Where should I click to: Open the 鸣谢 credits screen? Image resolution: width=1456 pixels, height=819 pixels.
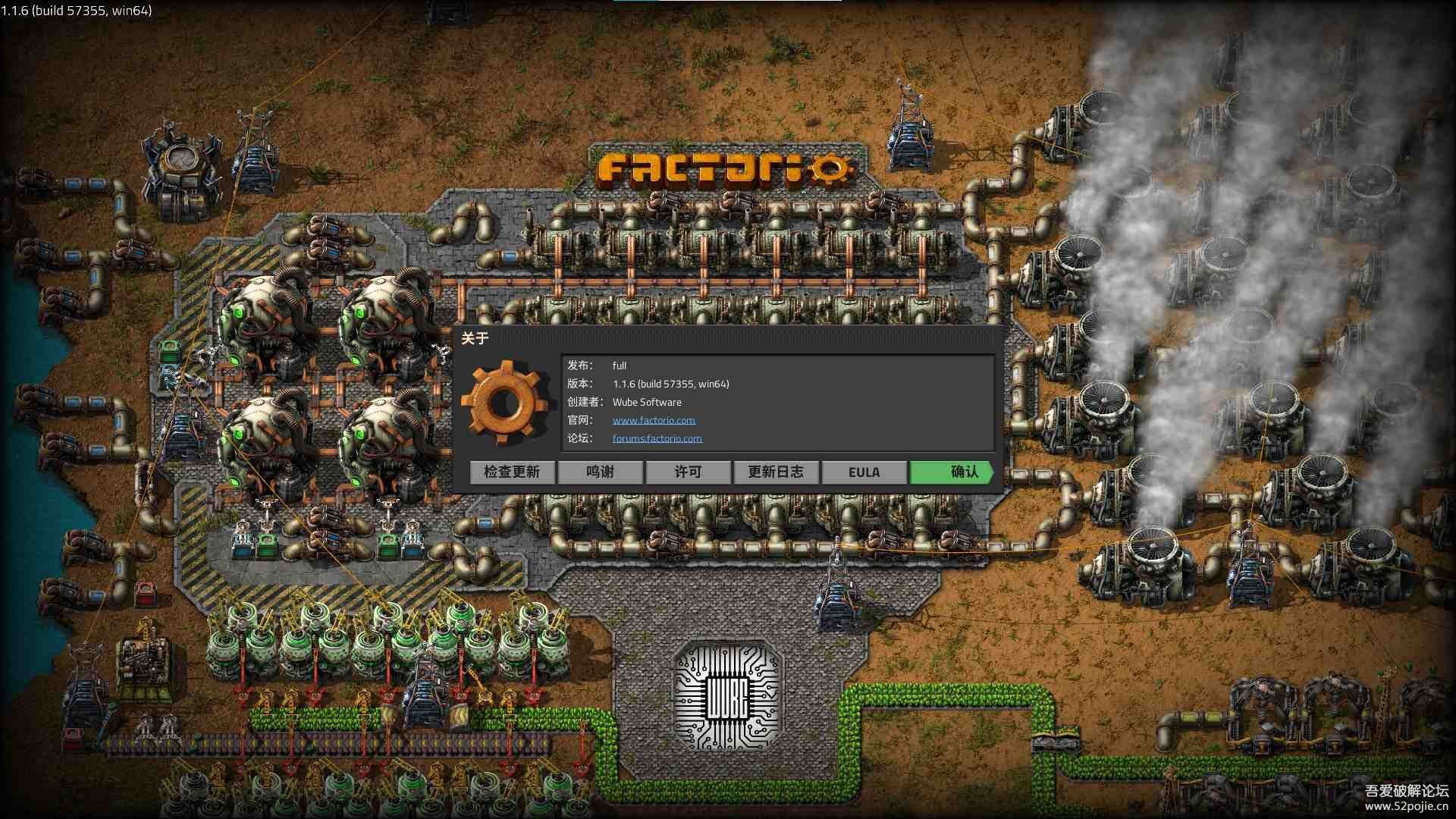click(600, 472)
